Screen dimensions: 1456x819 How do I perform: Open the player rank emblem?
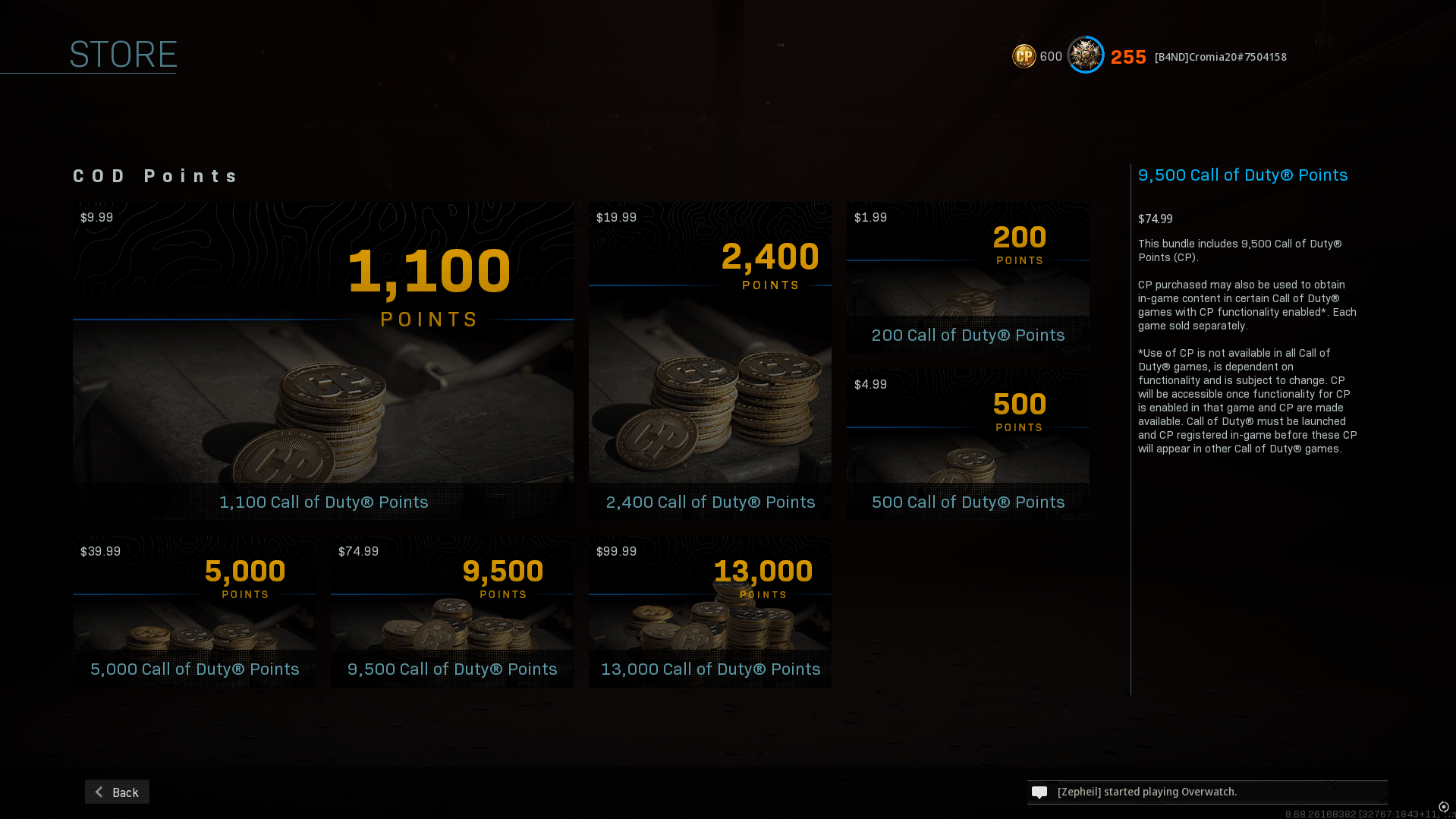[x=1086, y=55]
